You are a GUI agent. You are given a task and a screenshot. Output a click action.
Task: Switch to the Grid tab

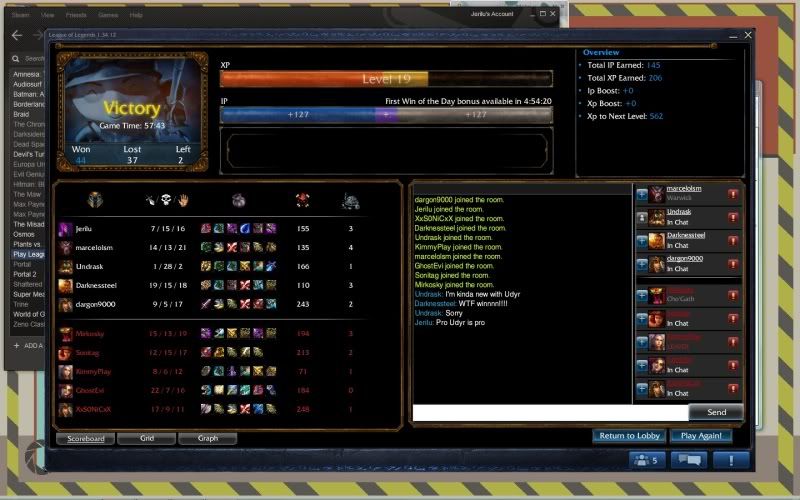(146, 438)
